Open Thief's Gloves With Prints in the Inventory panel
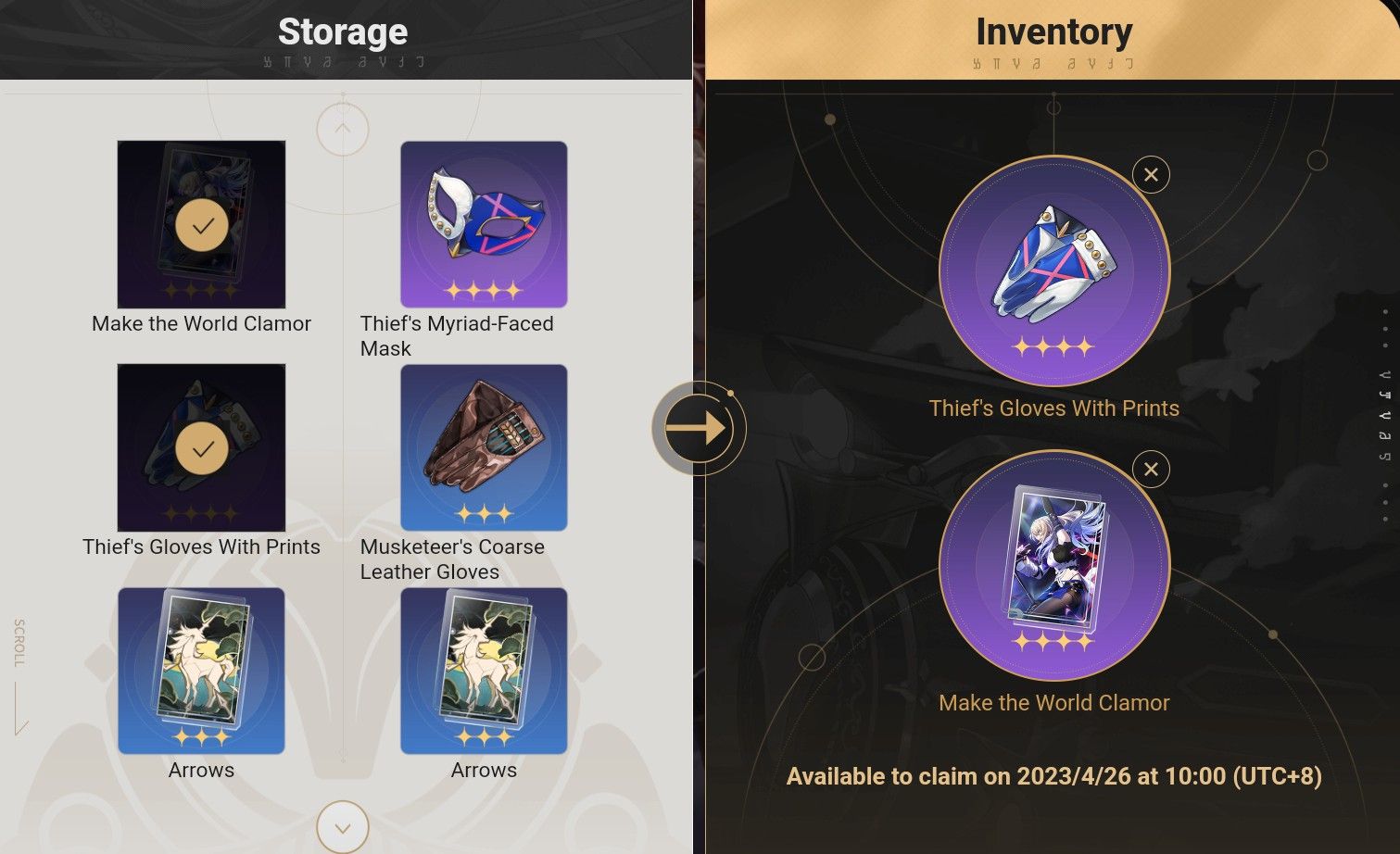Viewport: 1400px width, 854px height. point(1053,271)
